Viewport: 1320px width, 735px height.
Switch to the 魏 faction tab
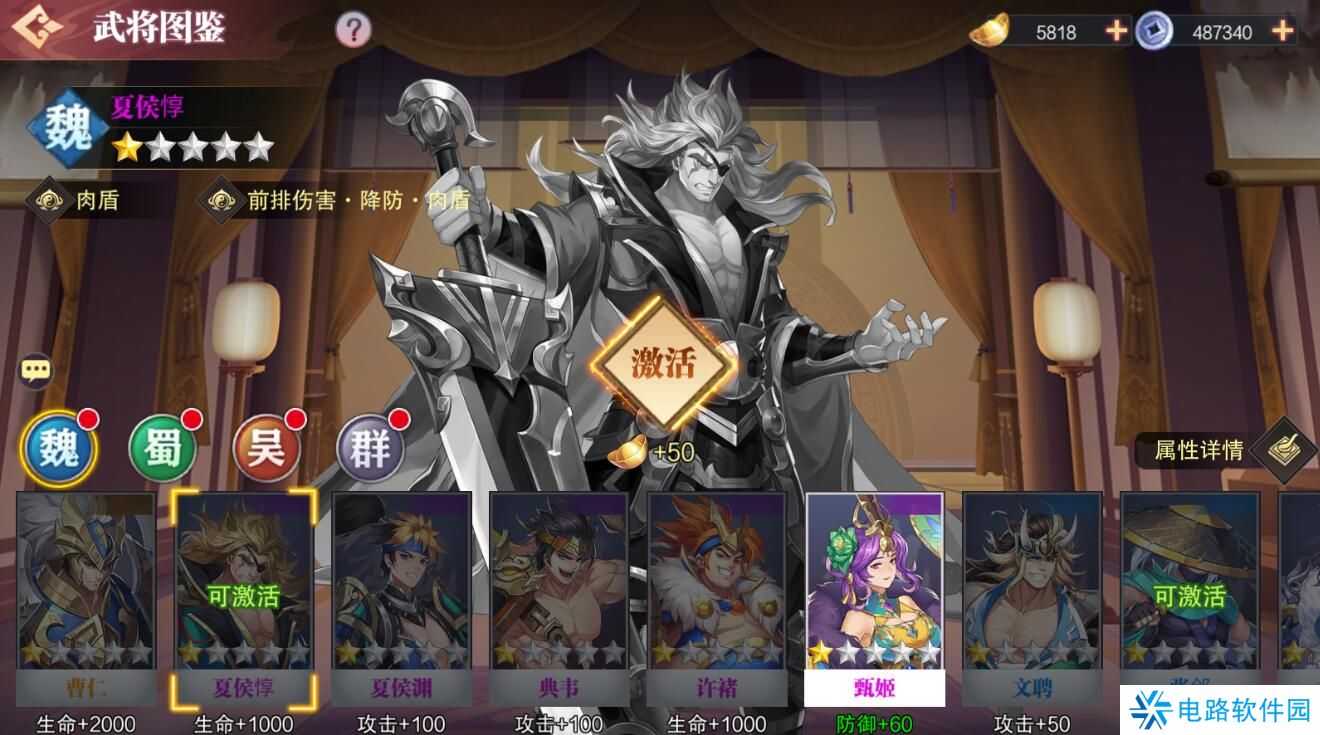pyautogui.click(x=59, y=448)
